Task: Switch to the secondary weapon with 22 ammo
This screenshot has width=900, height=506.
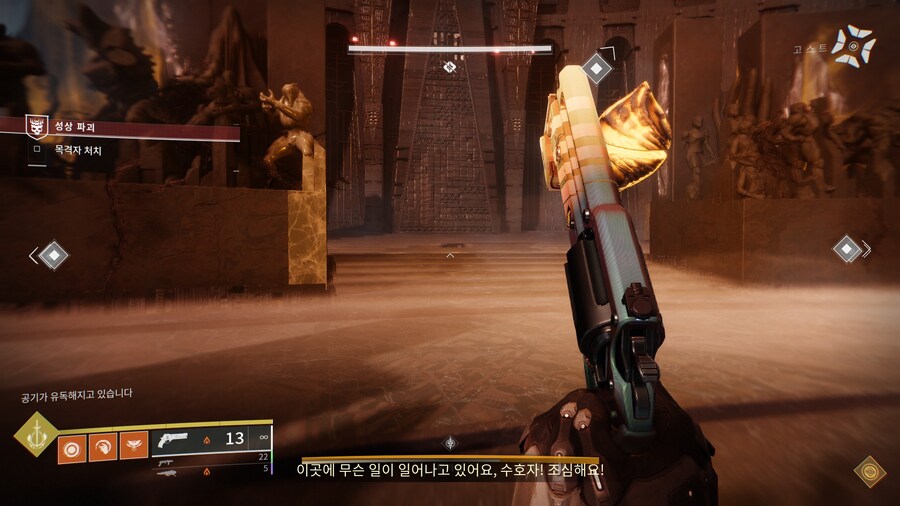Action: click(210, 458)
